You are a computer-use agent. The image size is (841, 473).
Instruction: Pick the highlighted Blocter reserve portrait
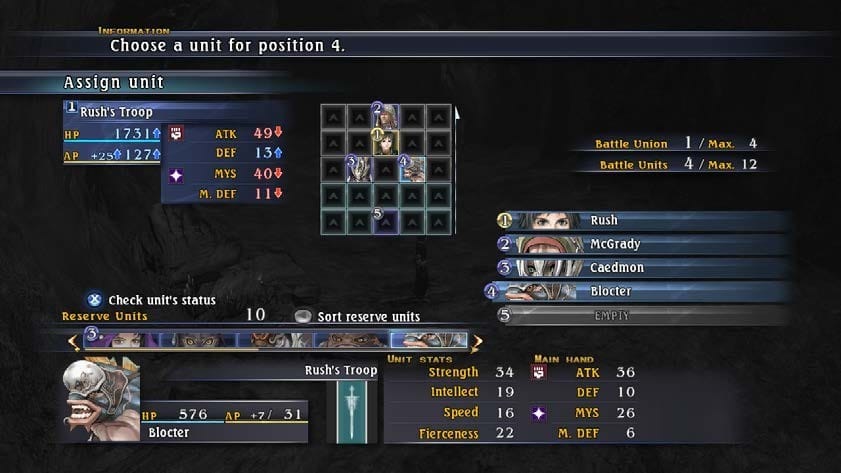point(428,341)
